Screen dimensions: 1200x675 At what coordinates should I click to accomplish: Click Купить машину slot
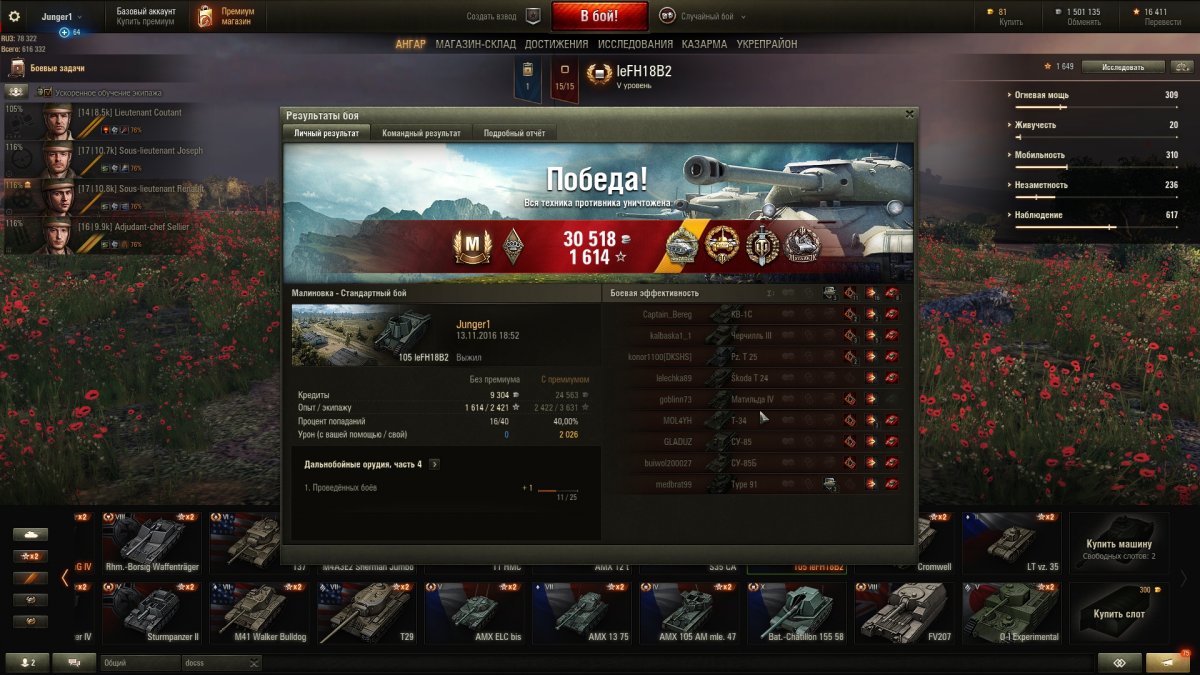coord(1118,544)
